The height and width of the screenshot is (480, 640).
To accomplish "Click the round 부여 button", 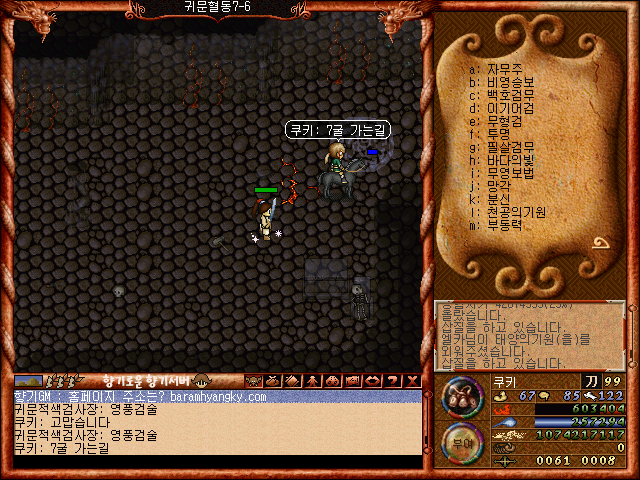I will (460, 443).
